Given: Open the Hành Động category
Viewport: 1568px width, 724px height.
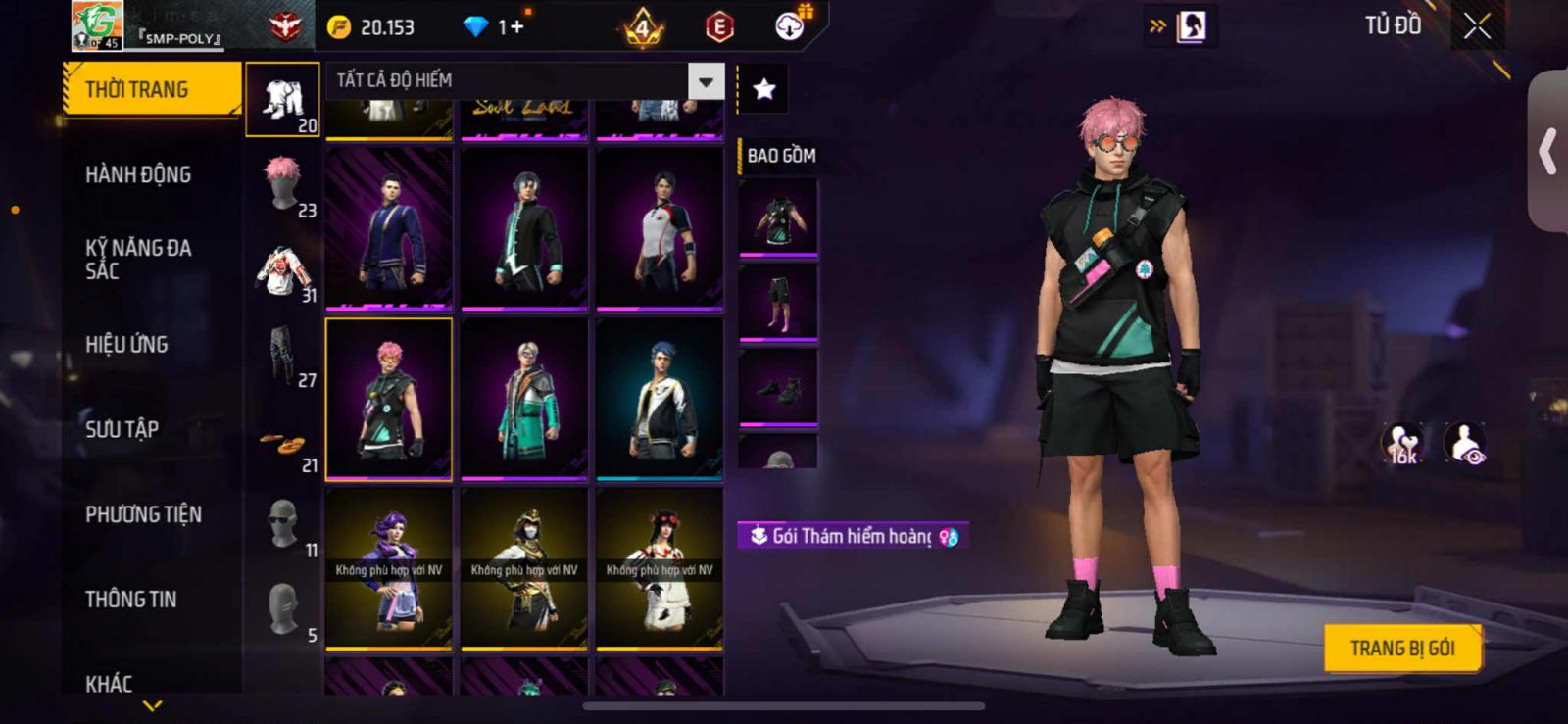Looking at the screenshot, I should coord(138,175).
